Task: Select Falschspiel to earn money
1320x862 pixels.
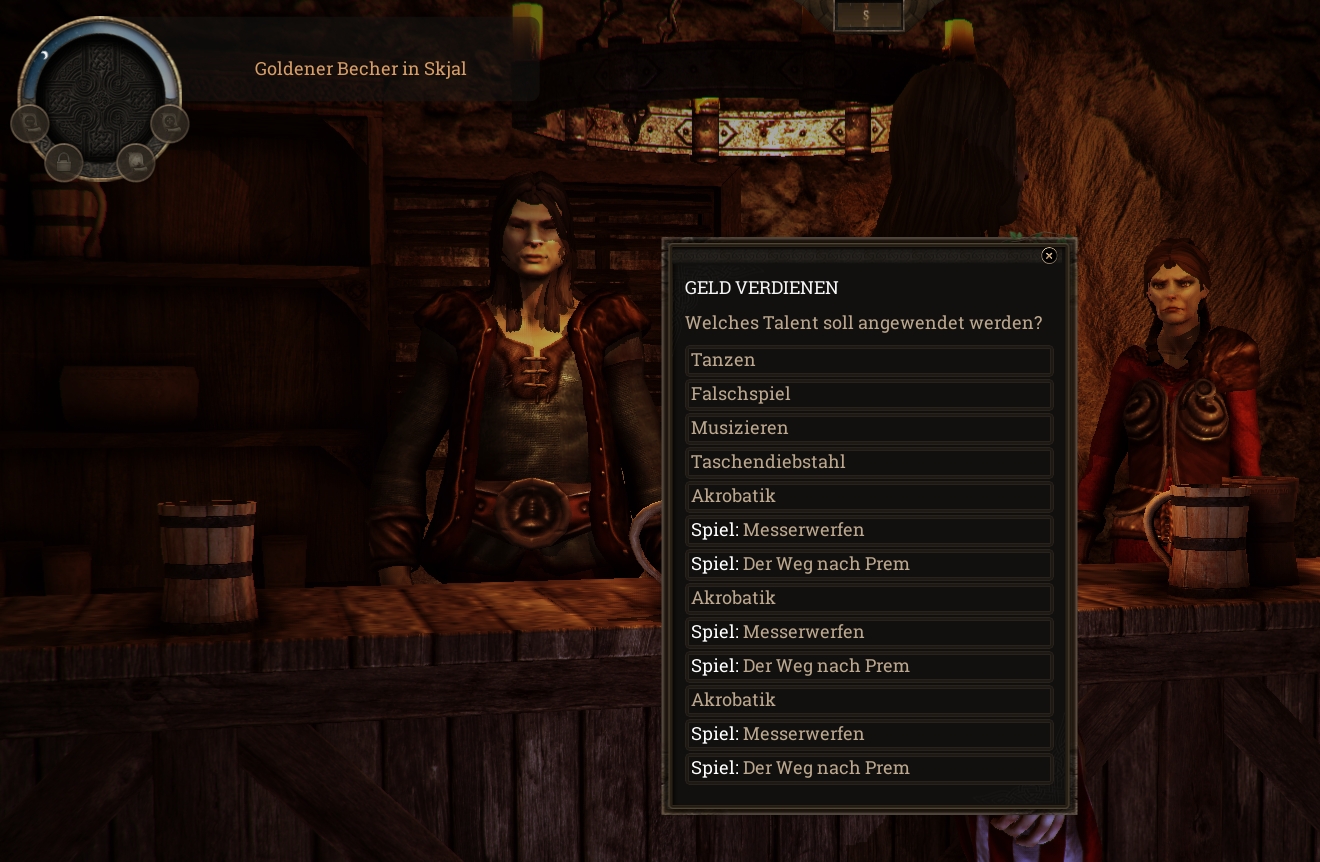Action: [x=869, y=394]
